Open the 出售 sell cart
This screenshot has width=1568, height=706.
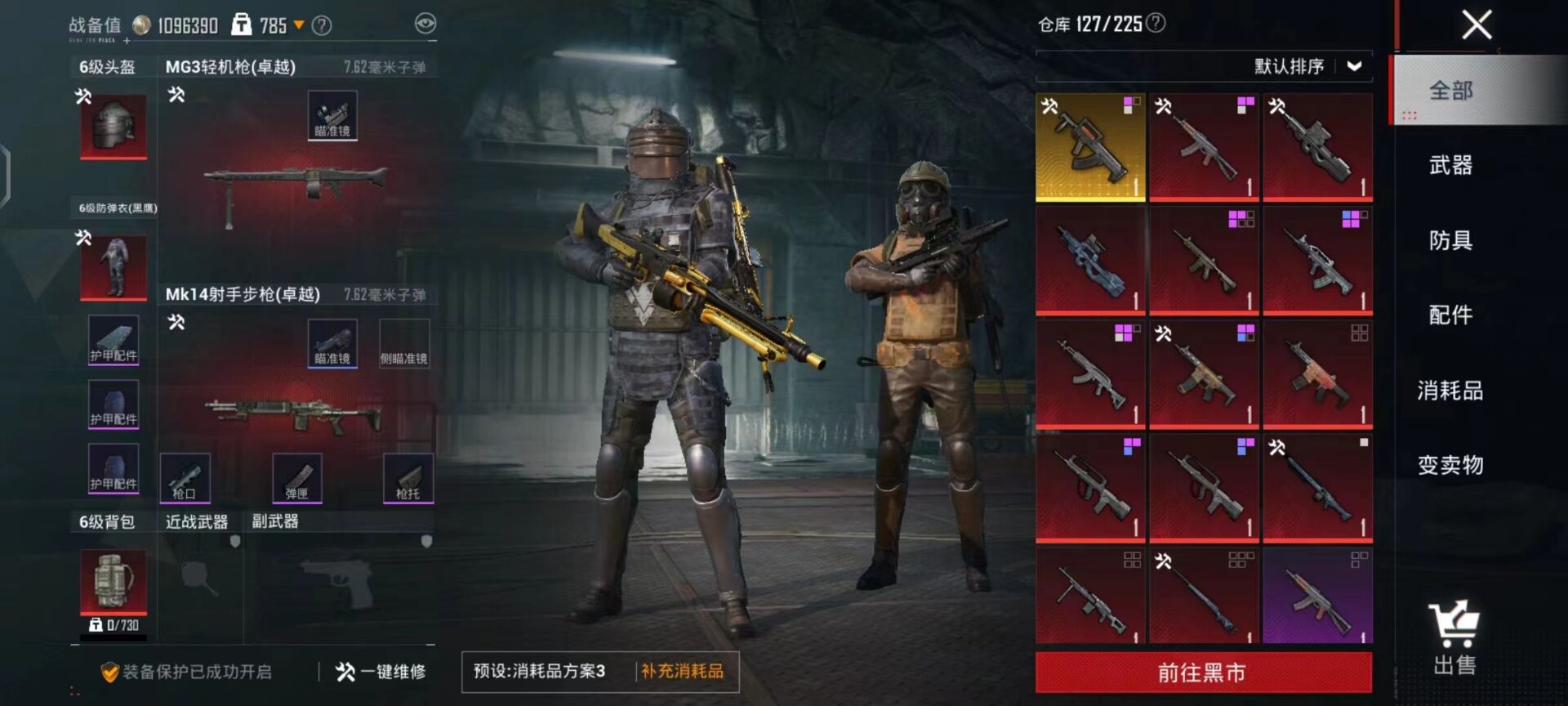click(1454, 639)
